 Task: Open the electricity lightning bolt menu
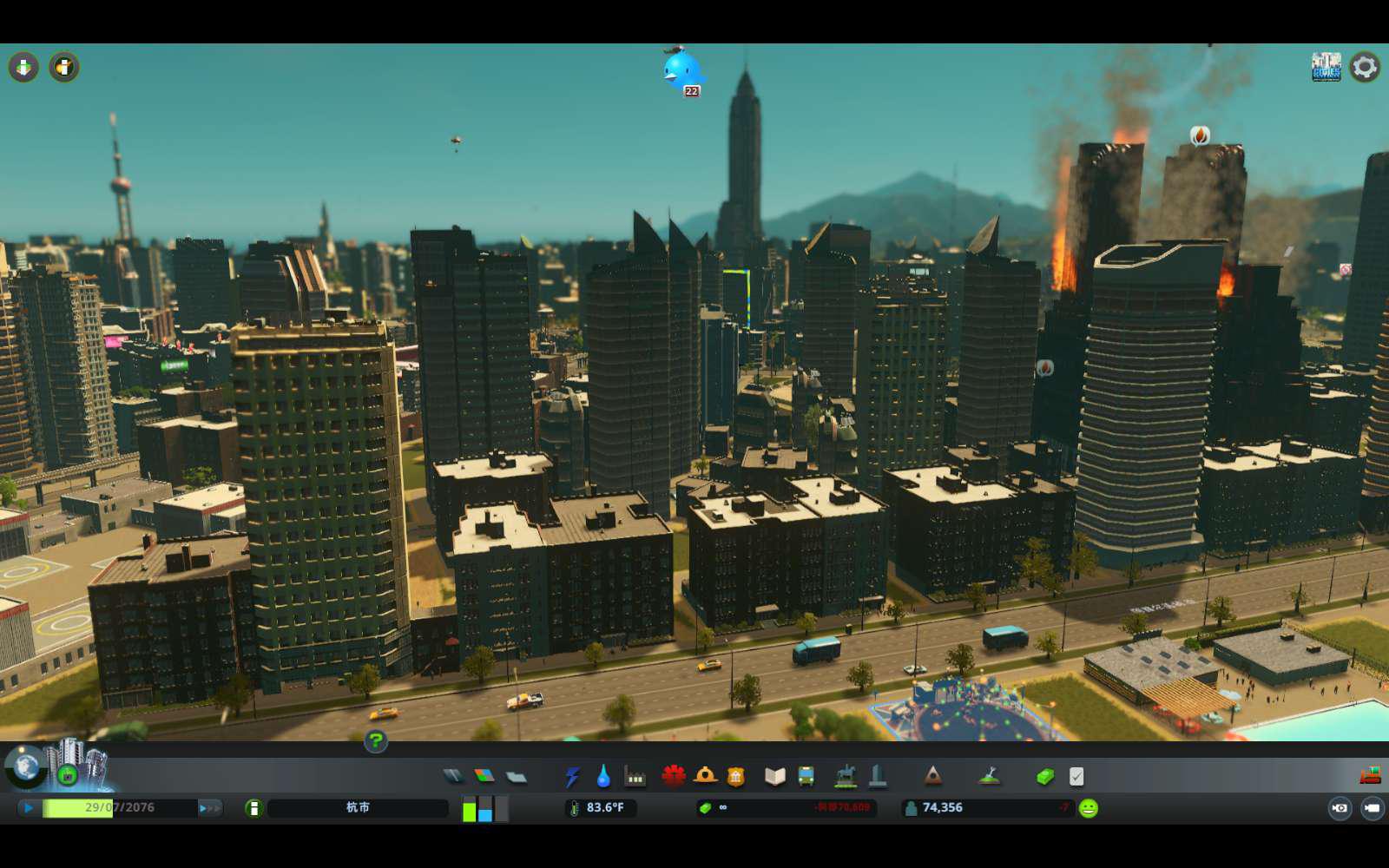pyautogui.click(x=572, y=776)
